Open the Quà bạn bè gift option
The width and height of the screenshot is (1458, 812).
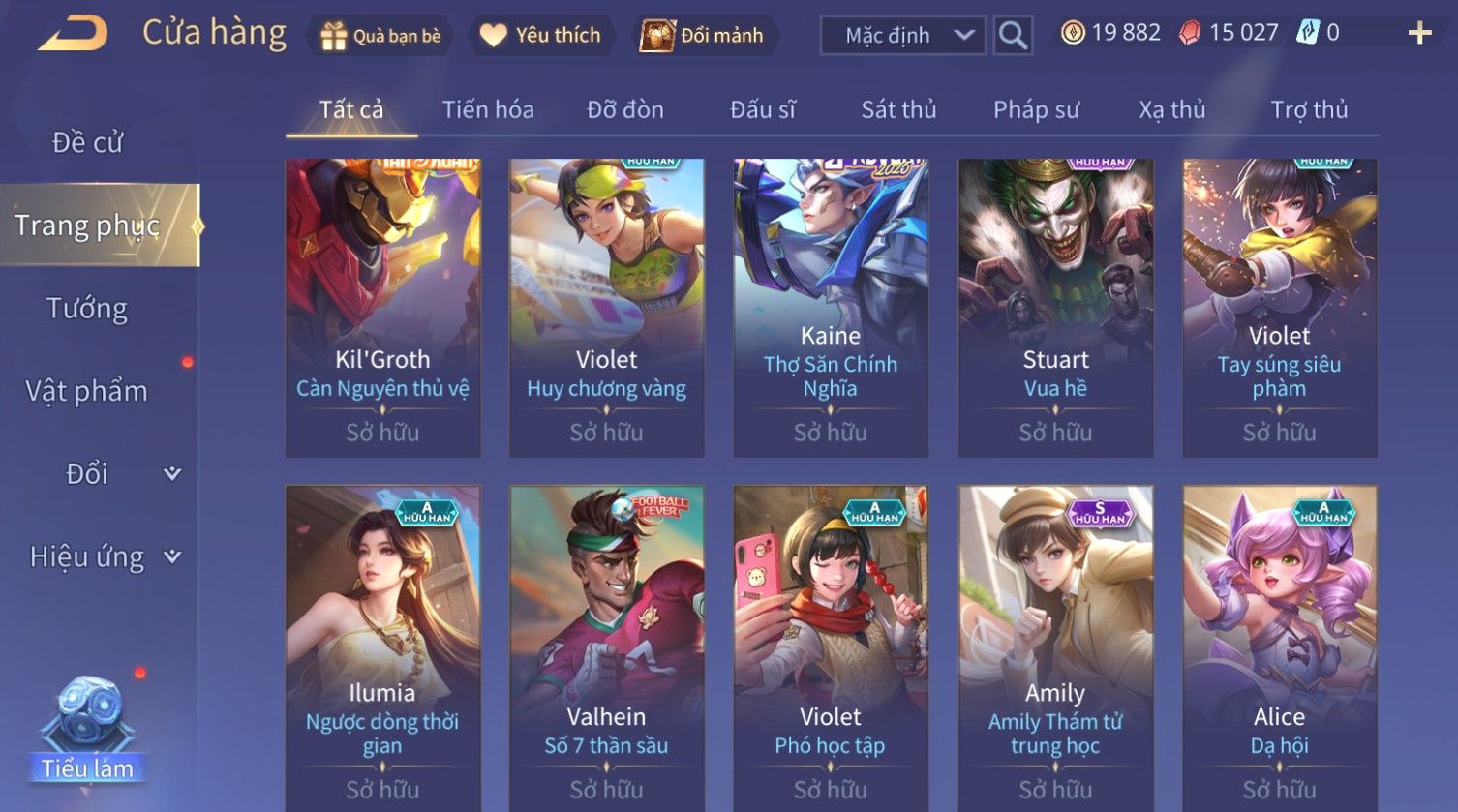click(x=380, y=36)
